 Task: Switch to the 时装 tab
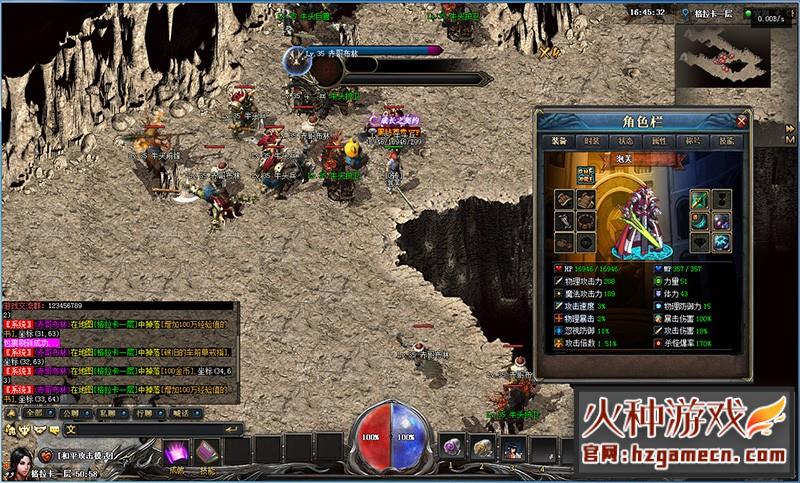point(592,142)
